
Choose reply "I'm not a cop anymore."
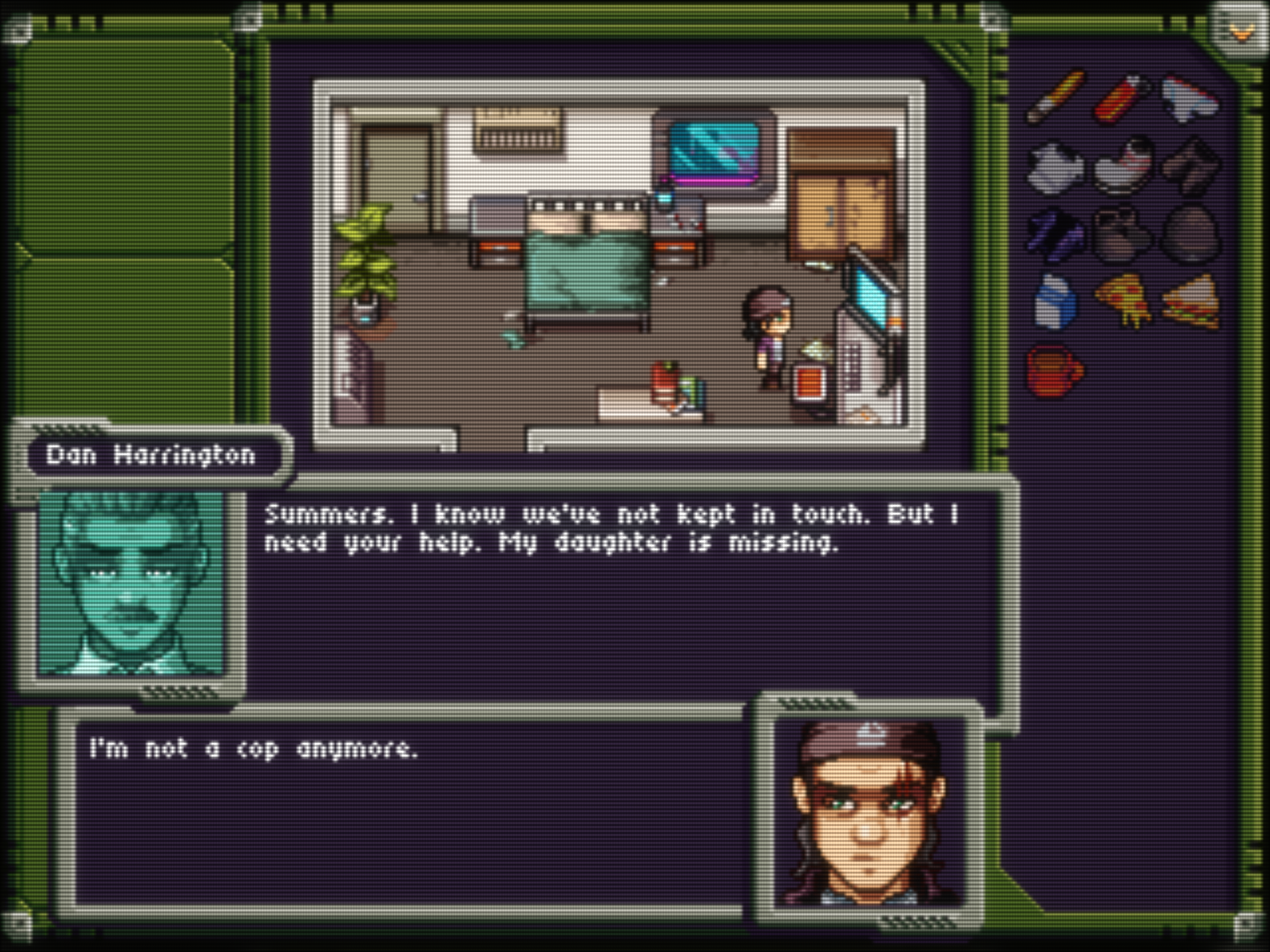click(x=254, y=749)
